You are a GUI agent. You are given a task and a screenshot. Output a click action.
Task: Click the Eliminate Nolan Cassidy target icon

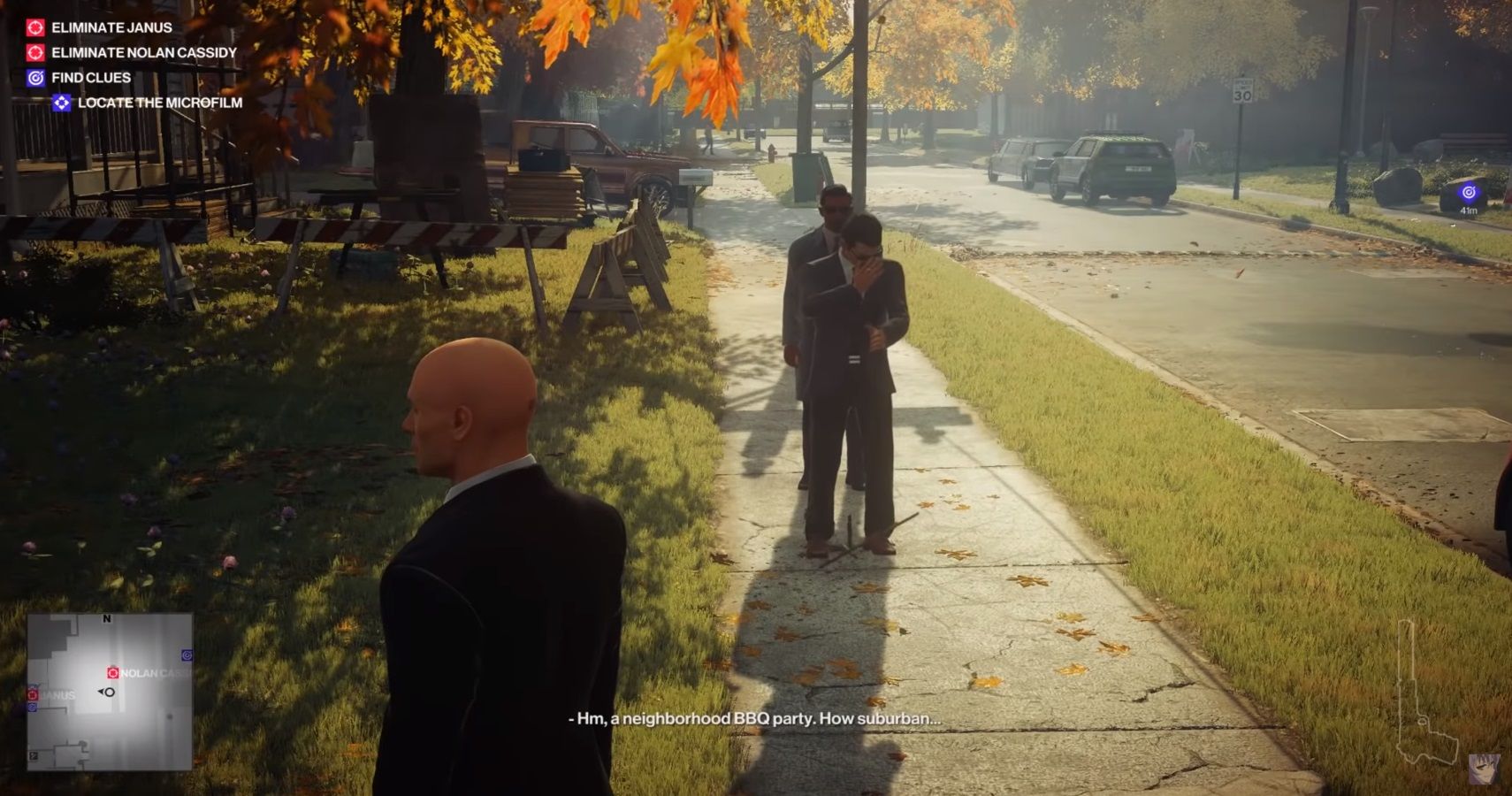point(35,52)
